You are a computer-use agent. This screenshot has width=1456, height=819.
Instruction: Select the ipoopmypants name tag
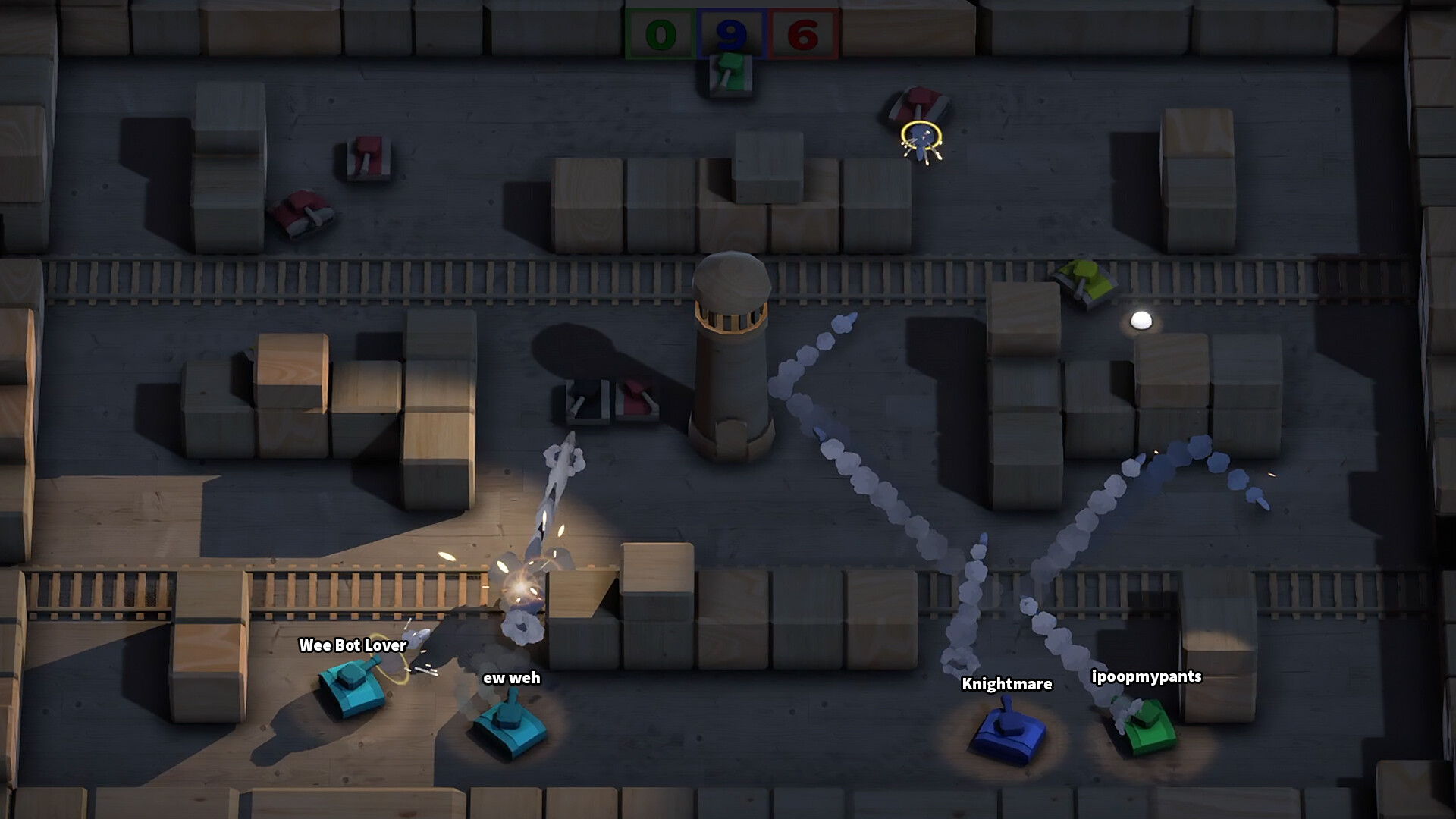coord(1147,676)
